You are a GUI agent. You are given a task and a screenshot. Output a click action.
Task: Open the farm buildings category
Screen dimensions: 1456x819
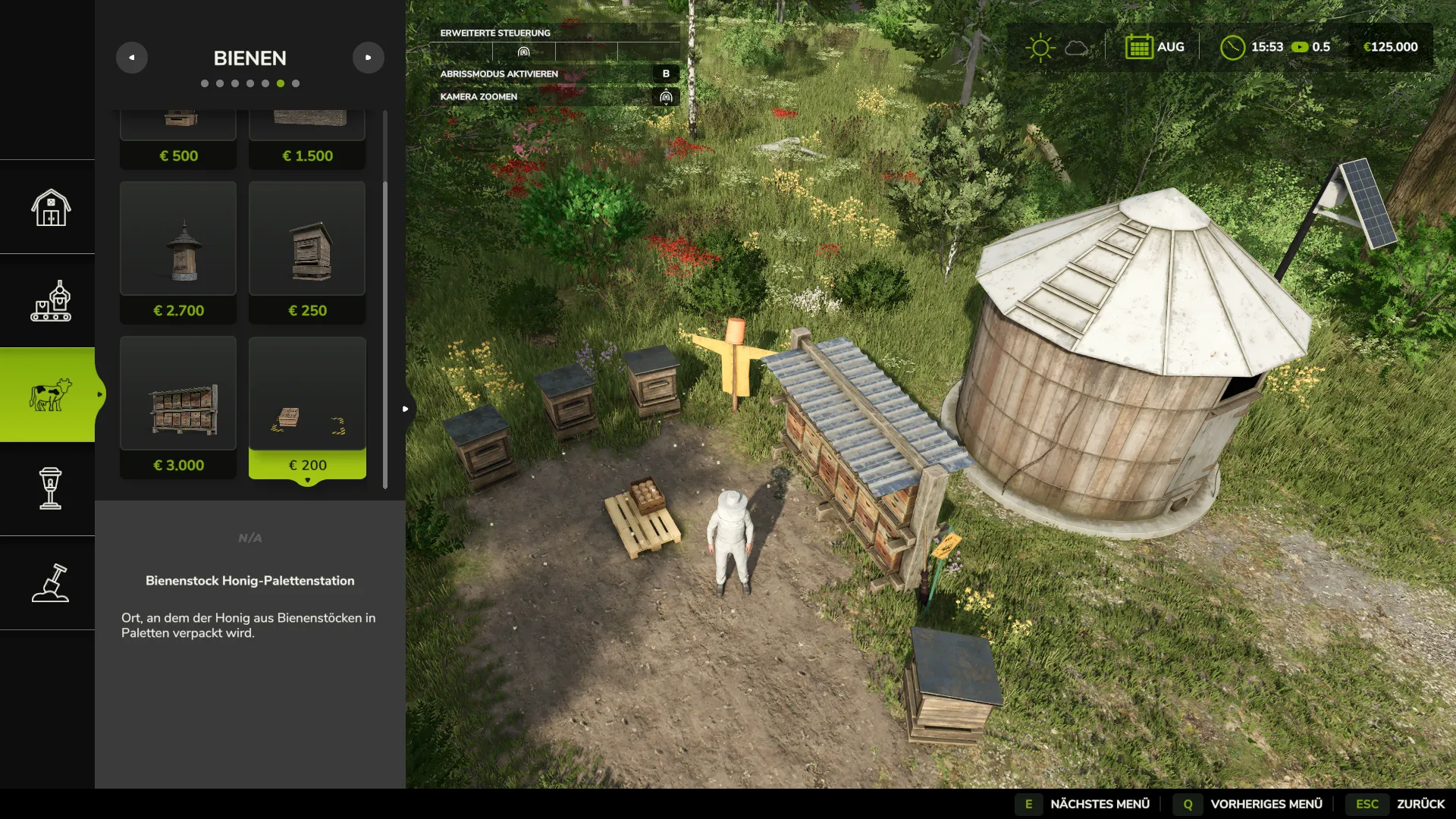pos(50,207)
